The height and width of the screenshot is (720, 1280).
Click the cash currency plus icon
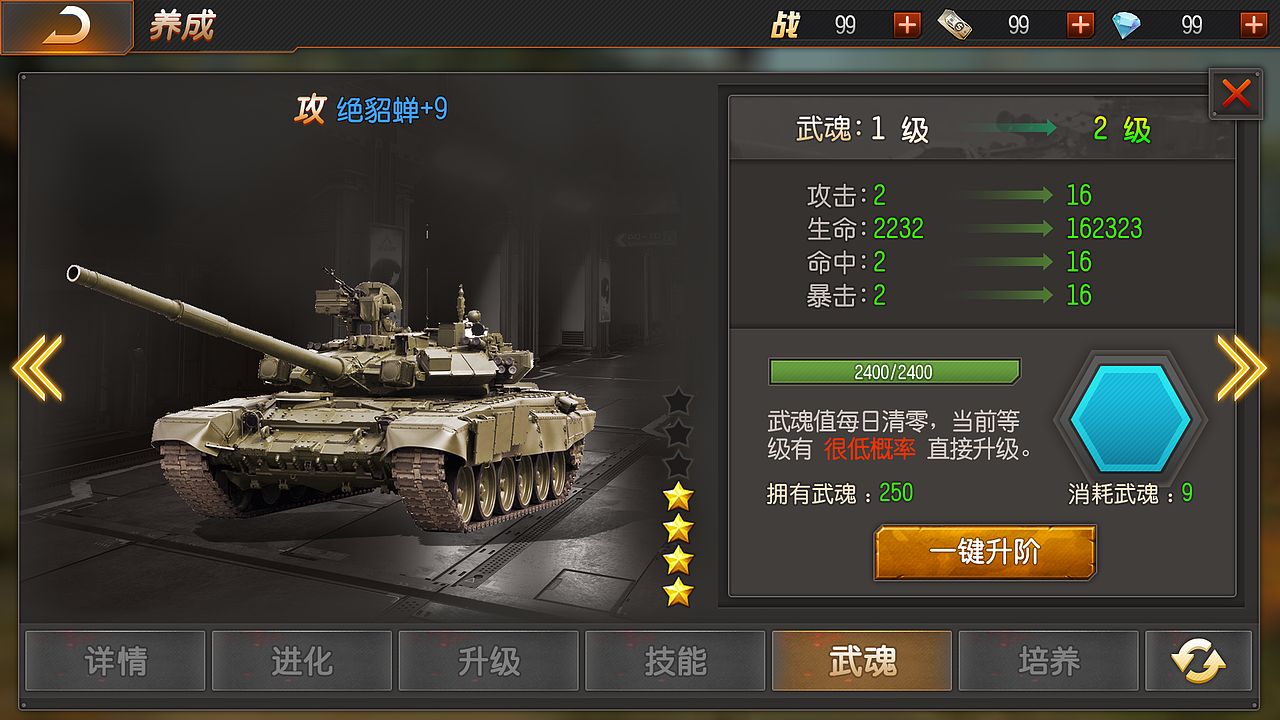click(x=1079, y=24)
